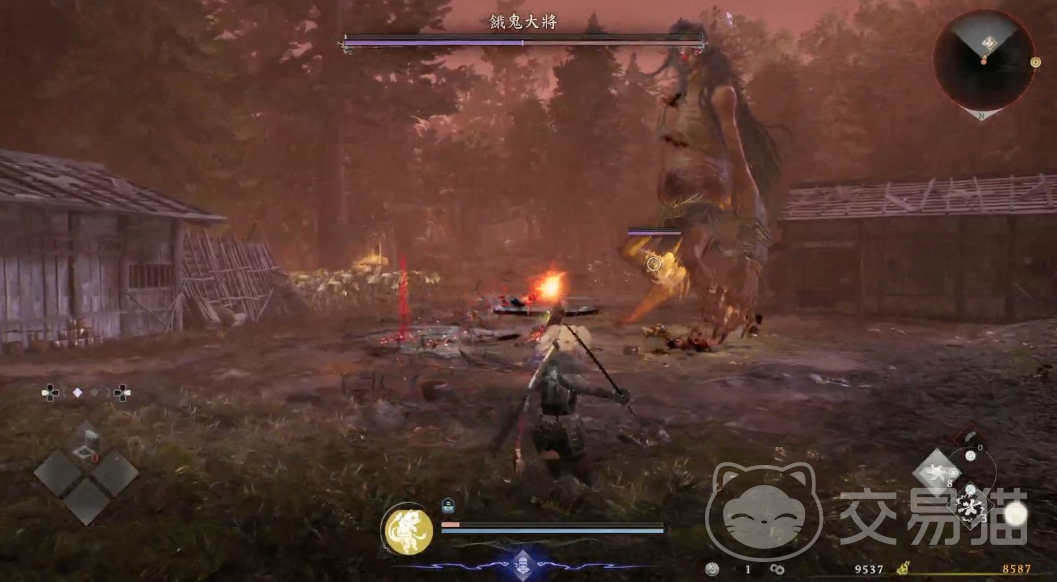The width and height of the screenshot is (1057, 582).
Task: Activate the golden guardian spirit icon
Action: [408, 529]
